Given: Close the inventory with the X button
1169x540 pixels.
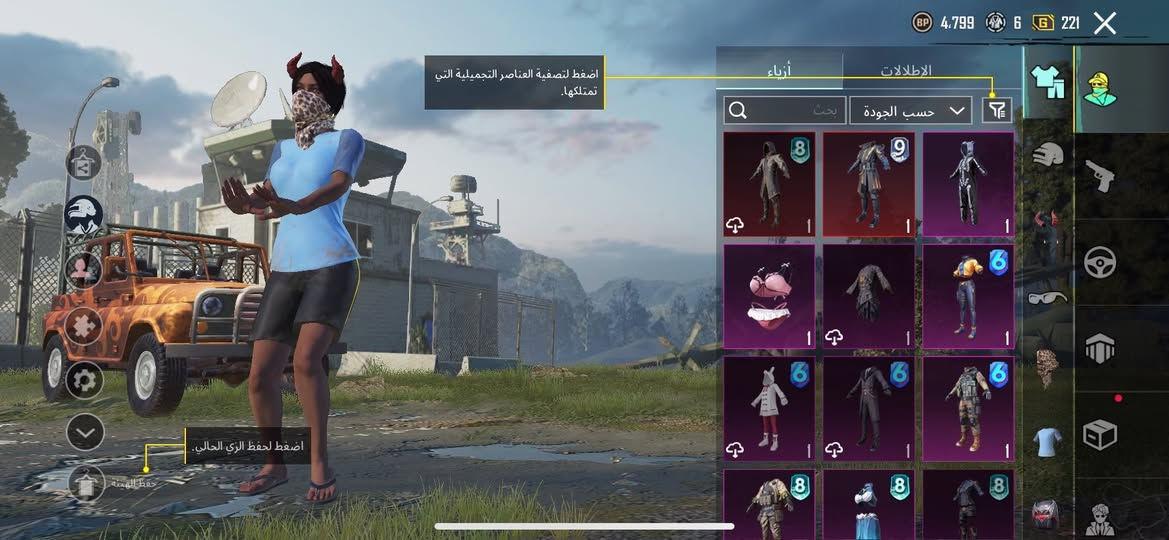Looking at the screenshot, I should [1104, 23].
